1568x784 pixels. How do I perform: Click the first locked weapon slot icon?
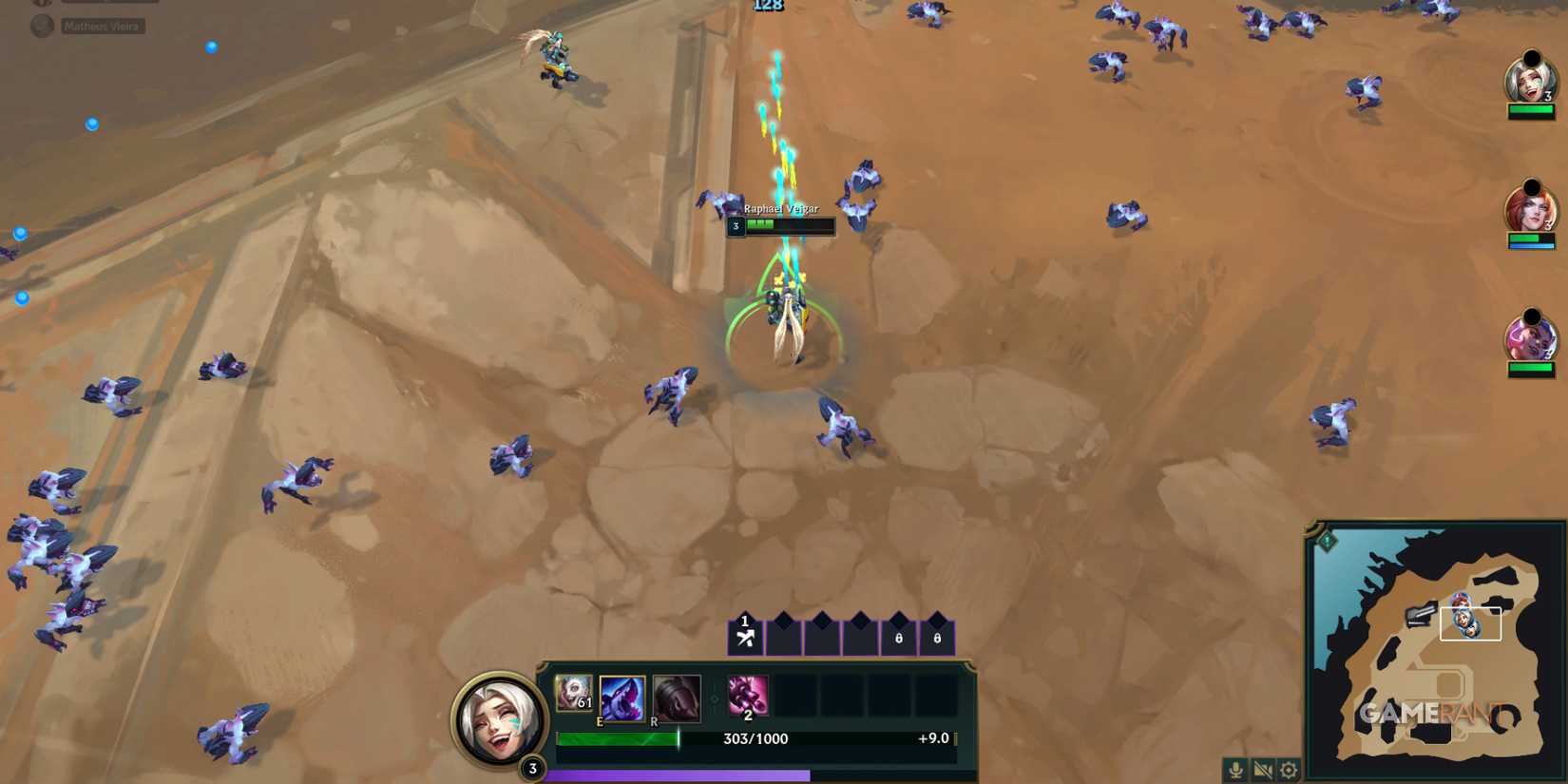click(x=897, y=637)
